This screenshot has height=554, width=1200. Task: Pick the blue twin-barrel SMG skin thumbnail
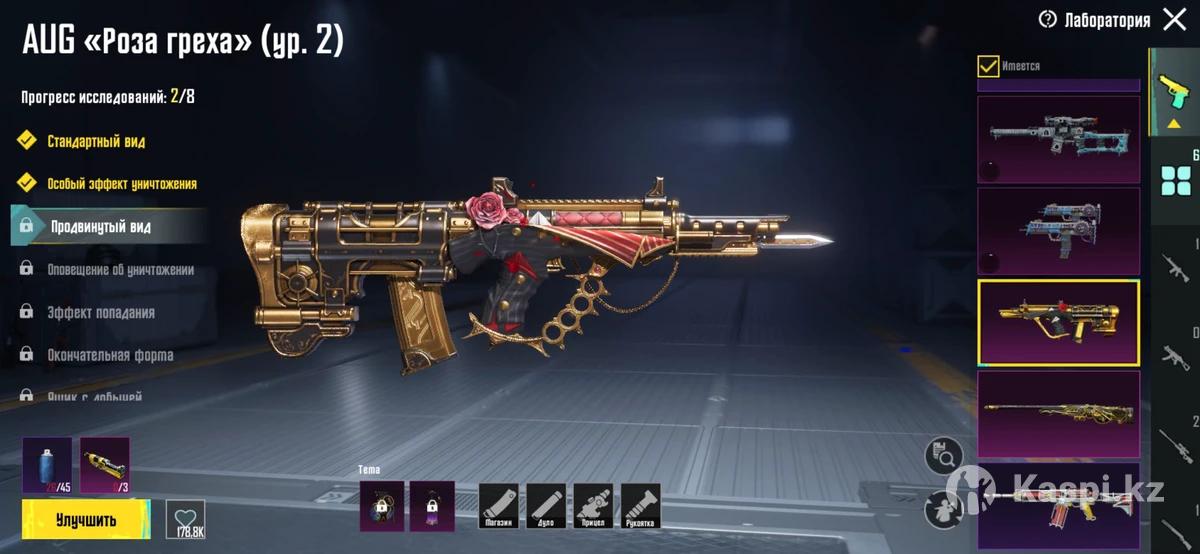1058,231
